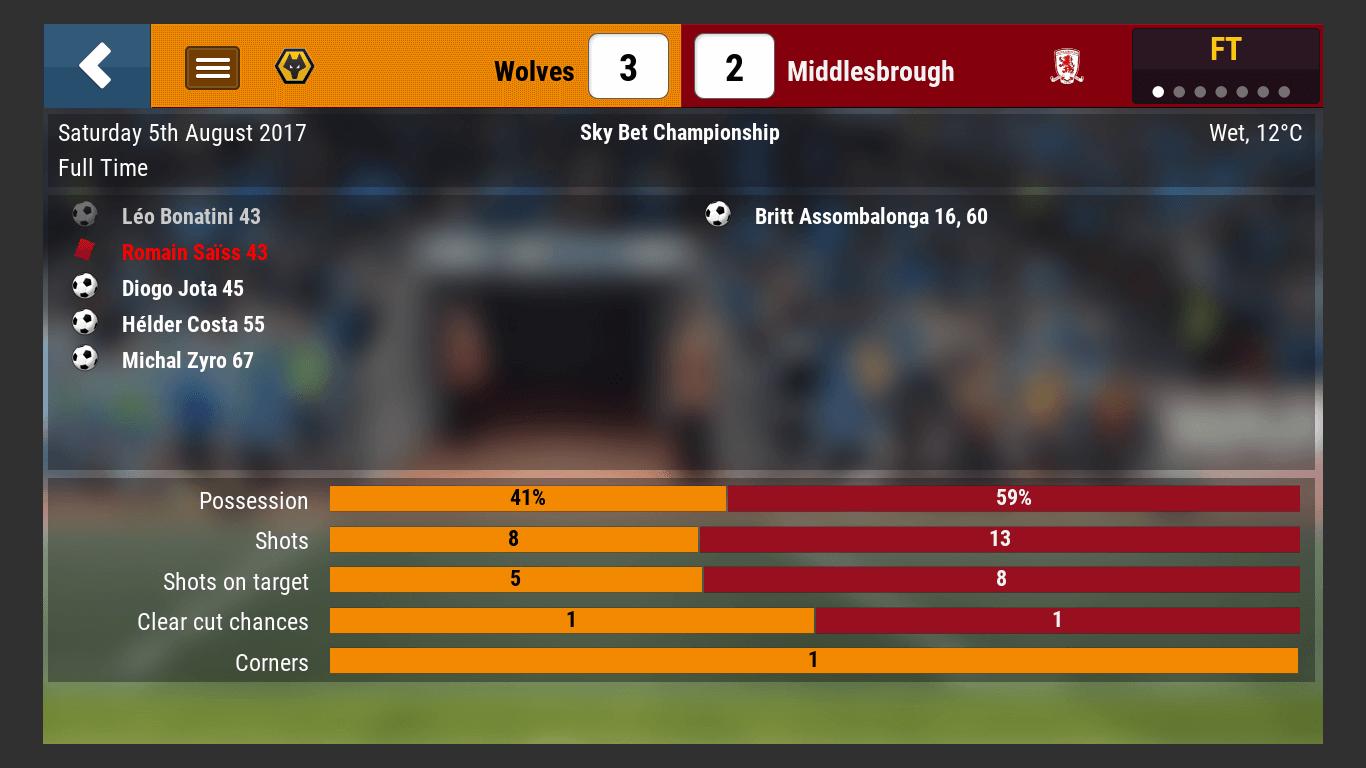
Task: Click the Wolves club badge
Action: click(294, 67)
